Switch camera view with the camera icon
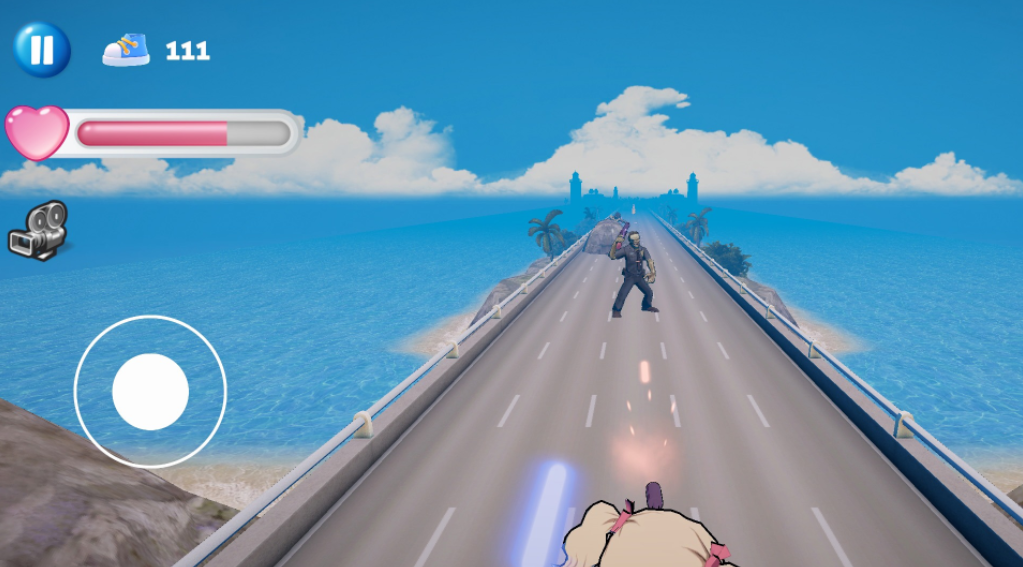This screenshot has width=1023, height=567. click(38, 229)
